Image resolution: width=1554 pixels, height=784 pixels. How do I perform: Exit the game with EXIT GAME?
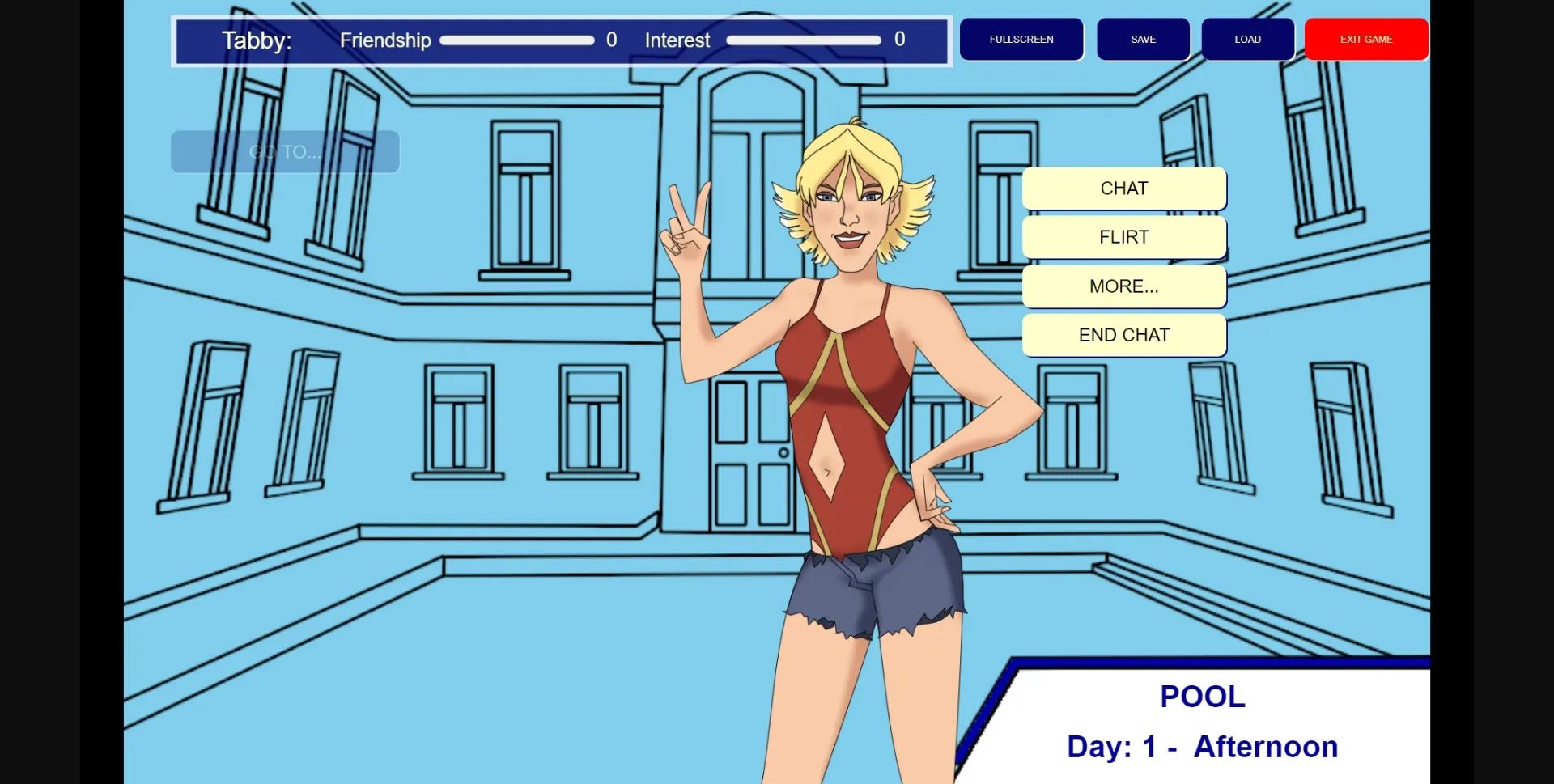coord(1365,39)
